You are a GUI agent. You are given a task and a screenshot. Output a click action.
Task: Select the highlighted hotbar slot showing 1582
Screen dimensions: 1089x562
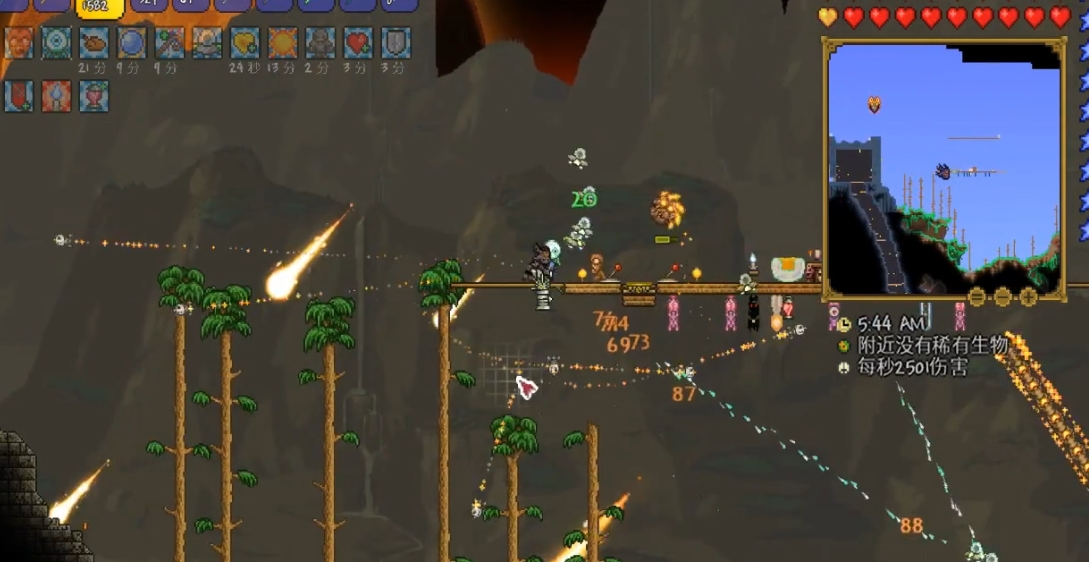pos(100,8)
